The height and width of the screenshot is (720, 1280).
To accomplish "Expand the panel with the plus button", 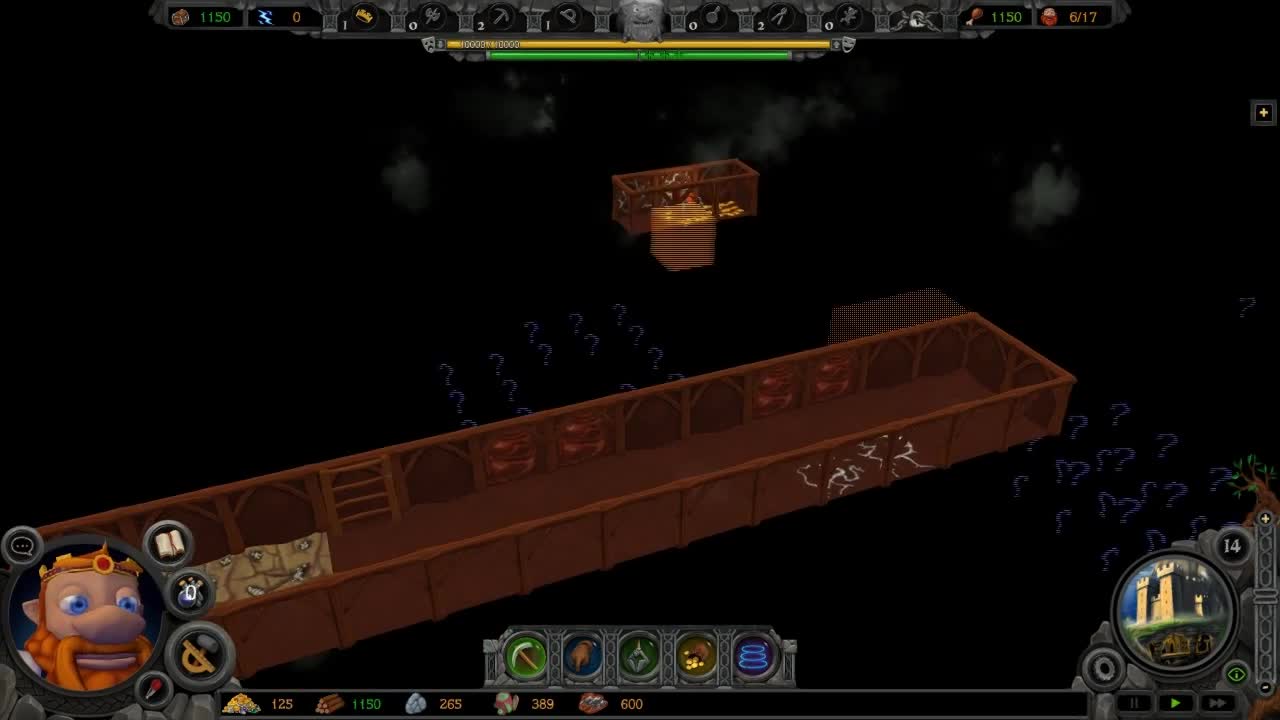I will [x=1263, y=112].
